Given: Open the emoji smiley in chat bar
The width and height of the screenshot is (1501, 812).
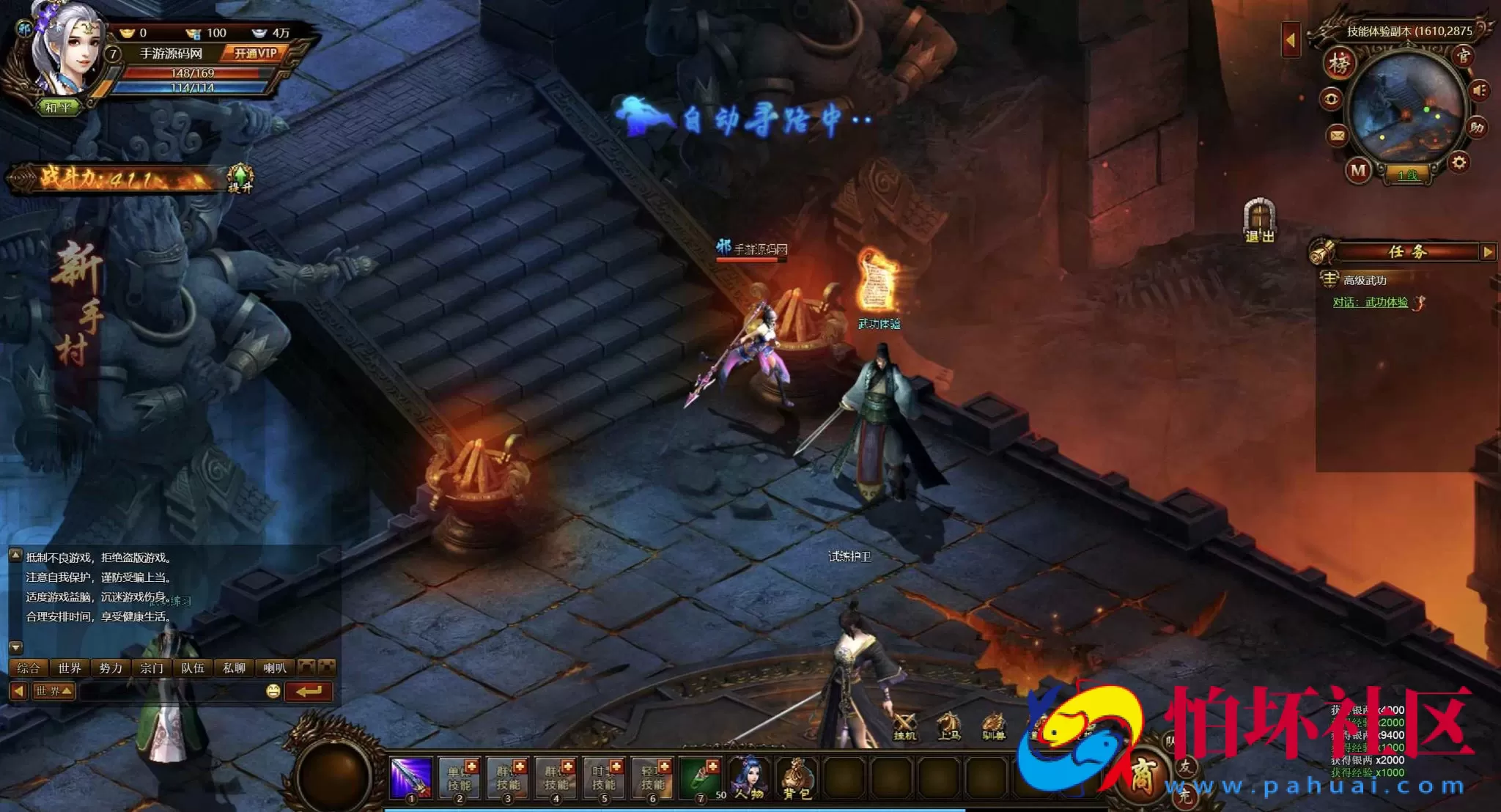Looking at the screenshot, I should pos(272,691).
